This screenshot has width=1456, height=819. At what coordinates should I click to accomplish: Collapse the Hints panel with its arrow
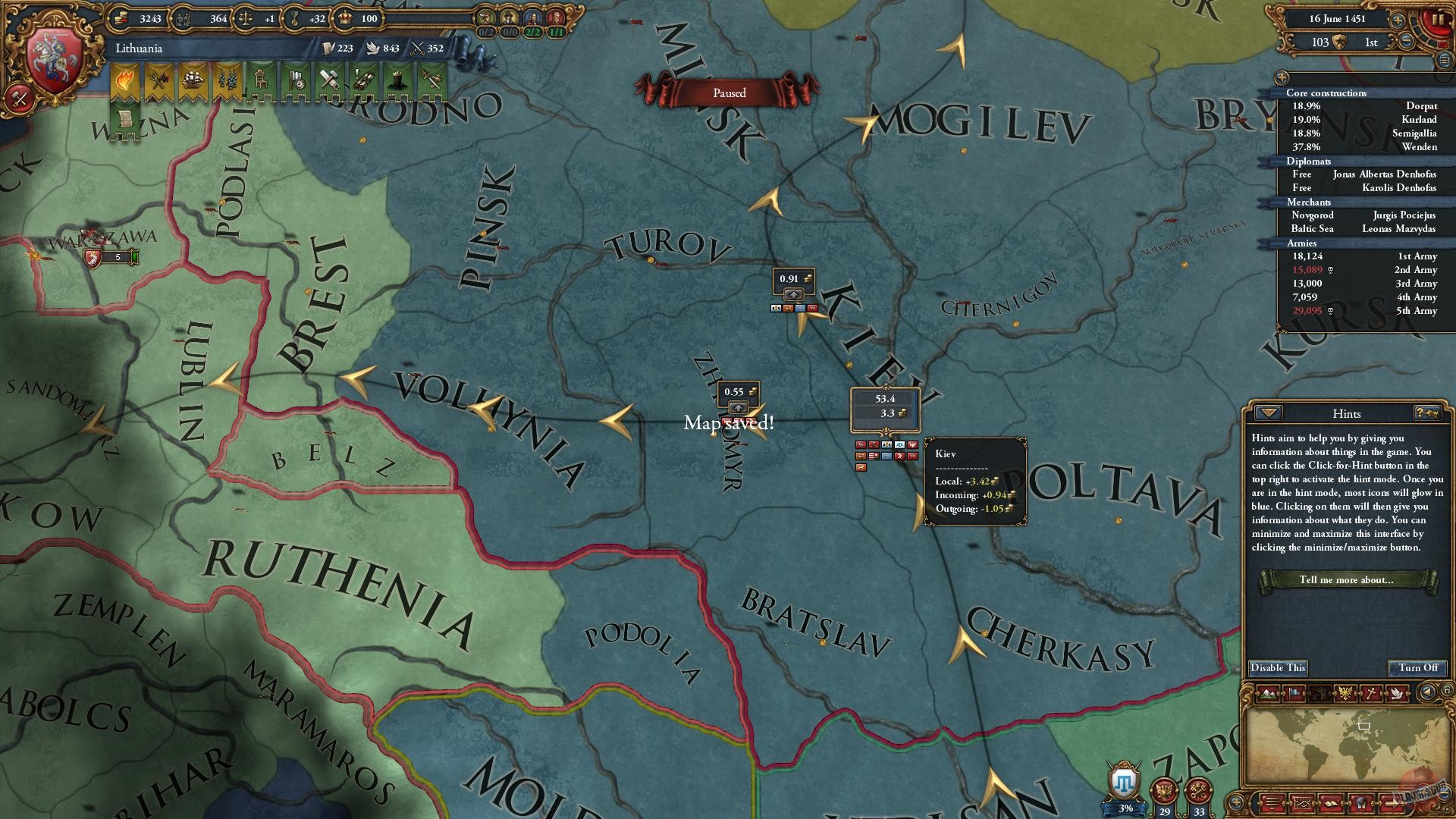click(1266, 413)
